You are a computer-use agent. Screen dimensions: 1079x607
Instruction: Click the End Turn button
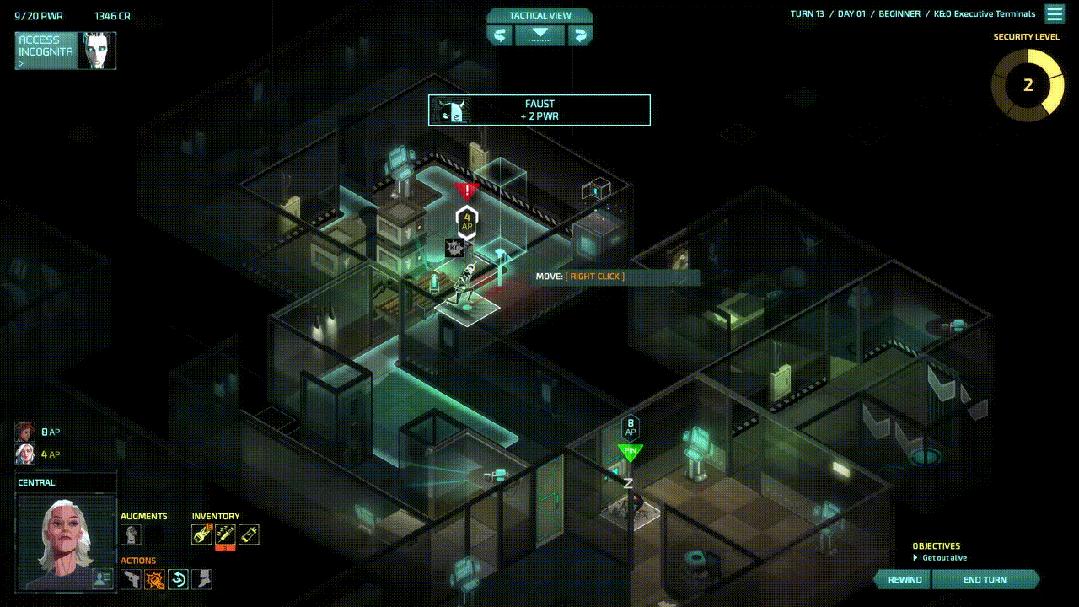(x=985, y=580)
